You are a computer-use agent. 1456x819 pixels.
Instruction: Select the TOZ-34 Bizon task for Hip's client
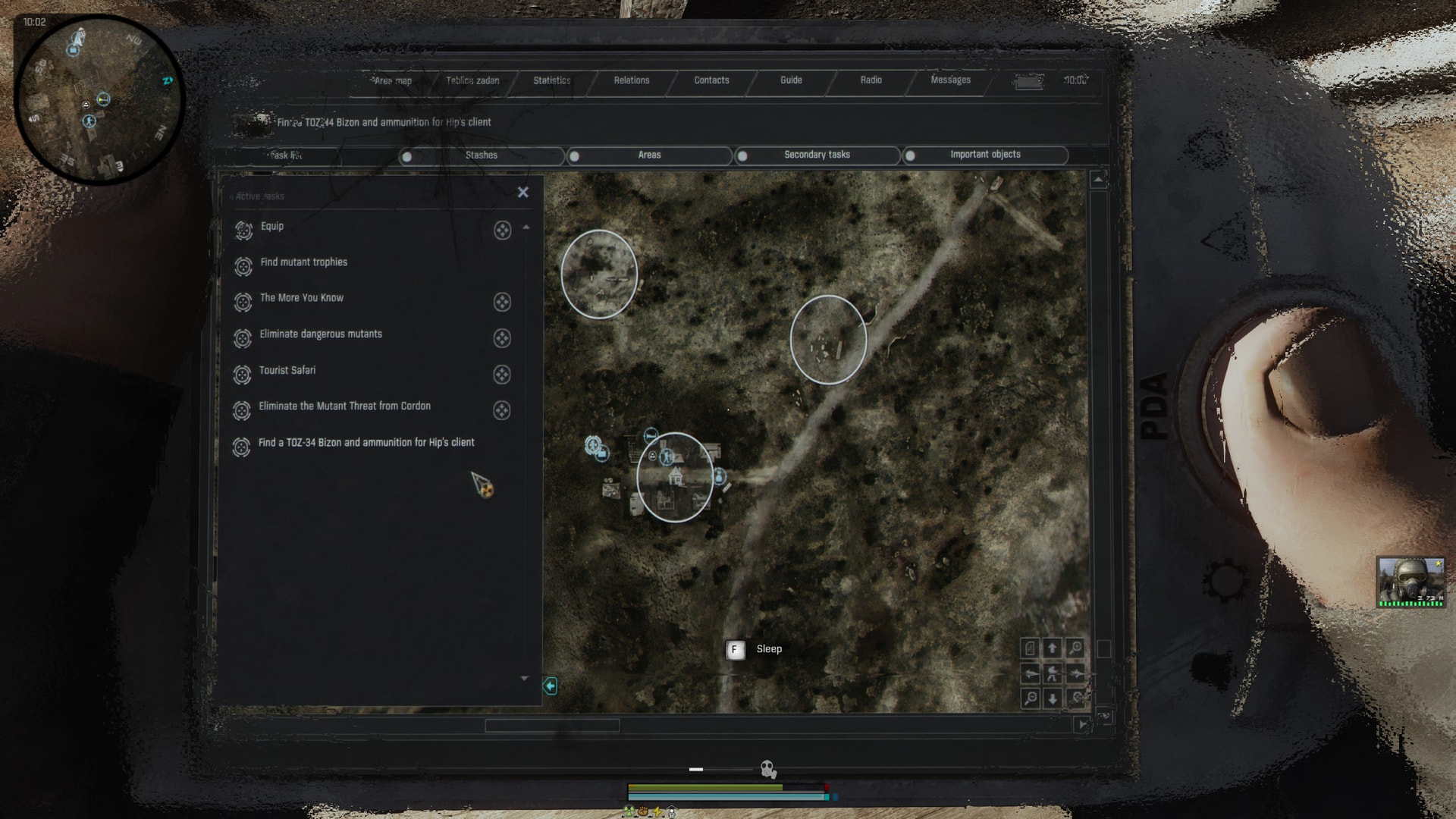(x=366, y=443)
